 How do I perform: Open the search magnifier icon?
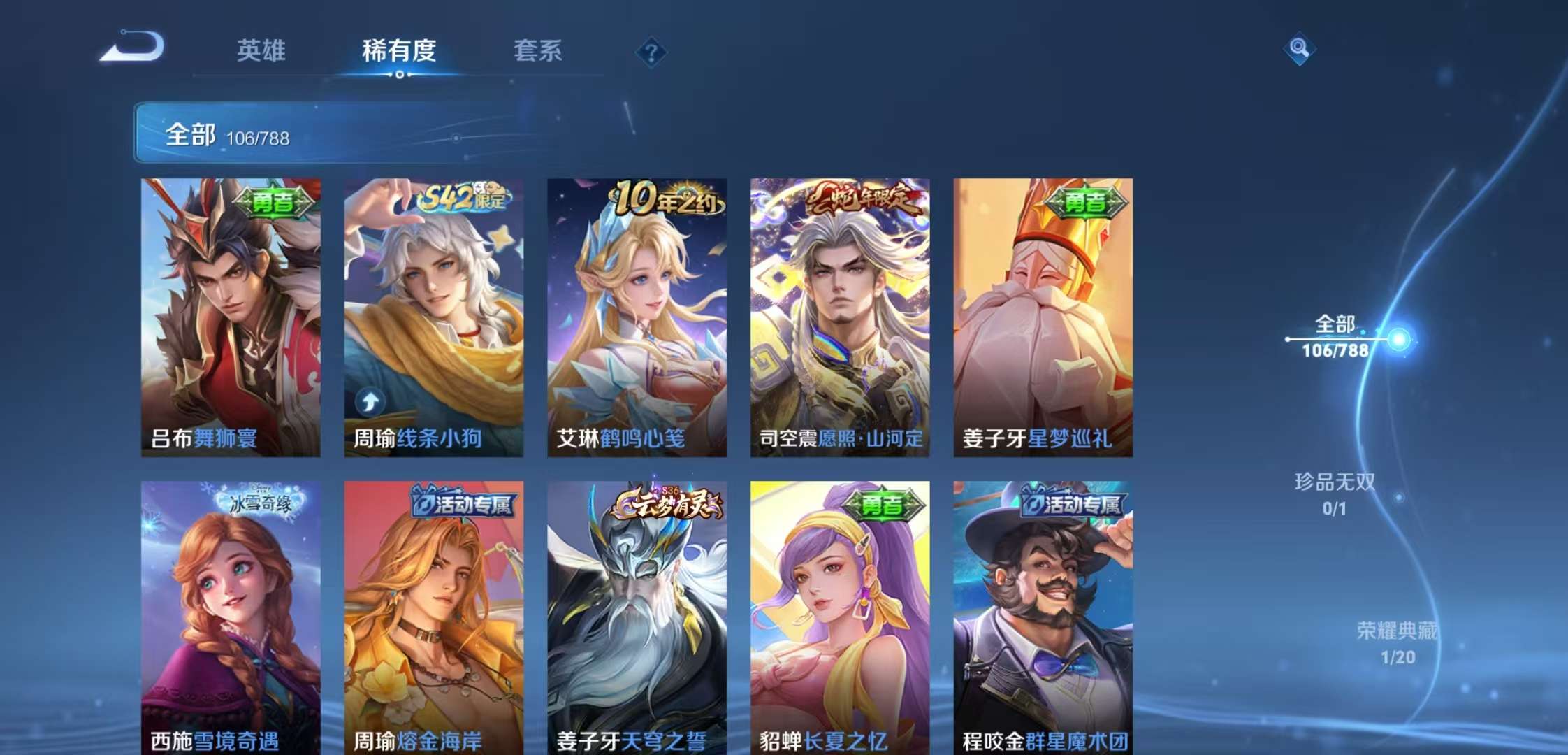click(x=1300, y=50)
